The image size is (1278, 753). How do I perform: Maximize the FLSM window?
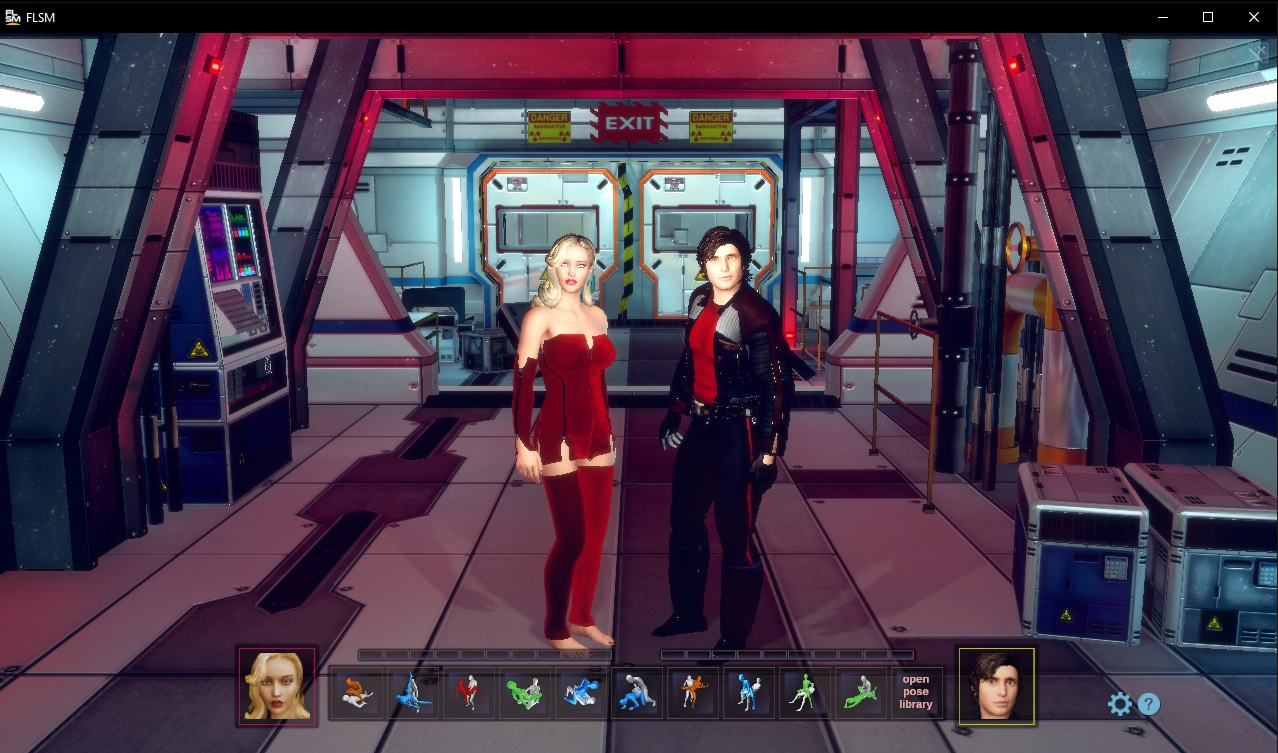pyautogui.click(x=1208, y=17)
